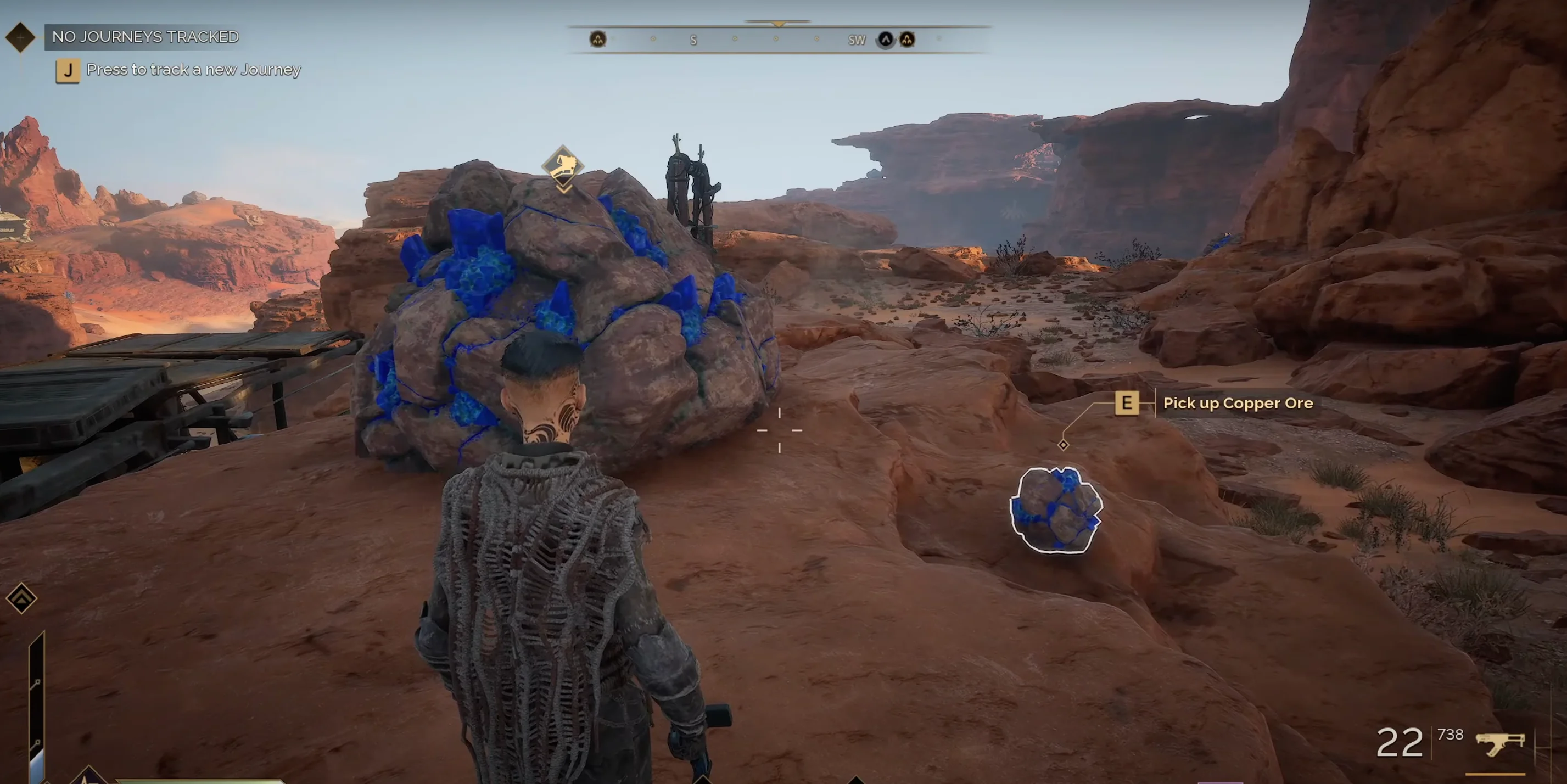Click the 'Pick up Copper Ore' action text
Image resolution: width=1567 pixels, height=784 pixels.
coord(1238,402)
